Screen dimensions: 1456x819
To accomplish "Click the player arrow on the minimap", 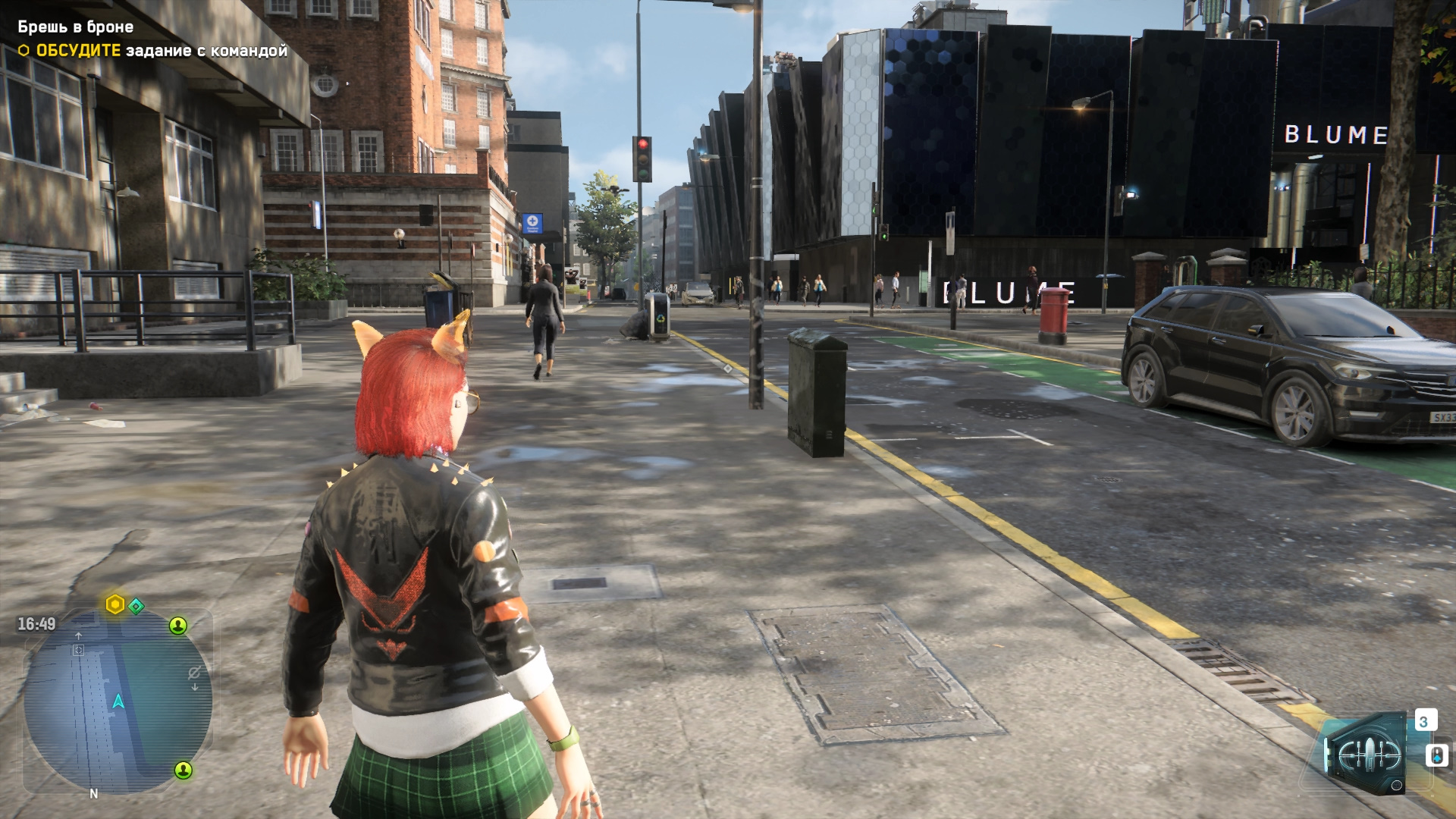I will (x=118, y=701).
